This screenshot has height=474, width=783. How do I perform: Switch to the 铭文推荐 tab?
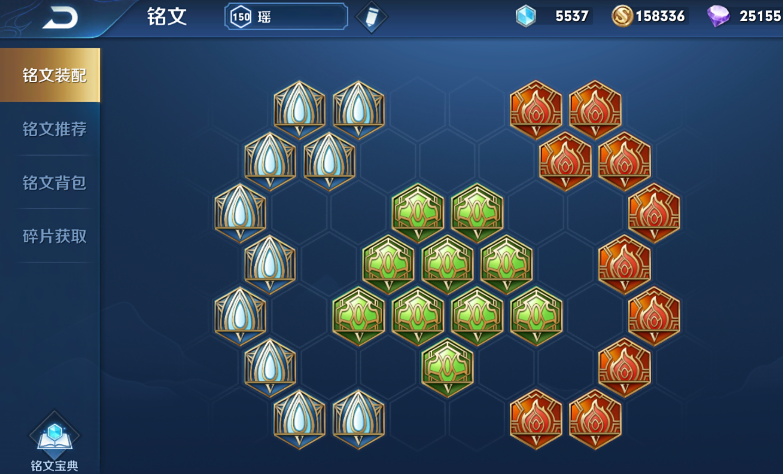54,129
